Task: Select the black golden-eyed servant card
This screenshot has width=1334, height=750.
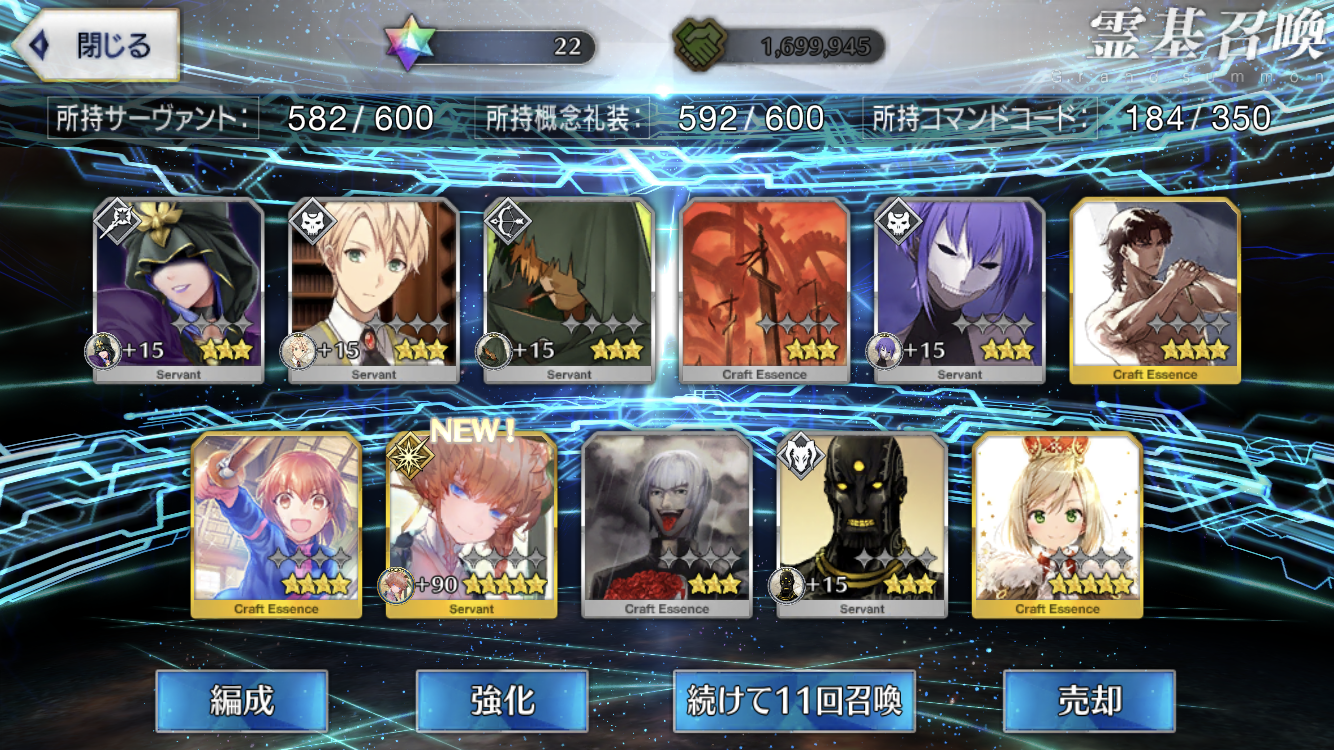Action: click(x=862, y=525)
